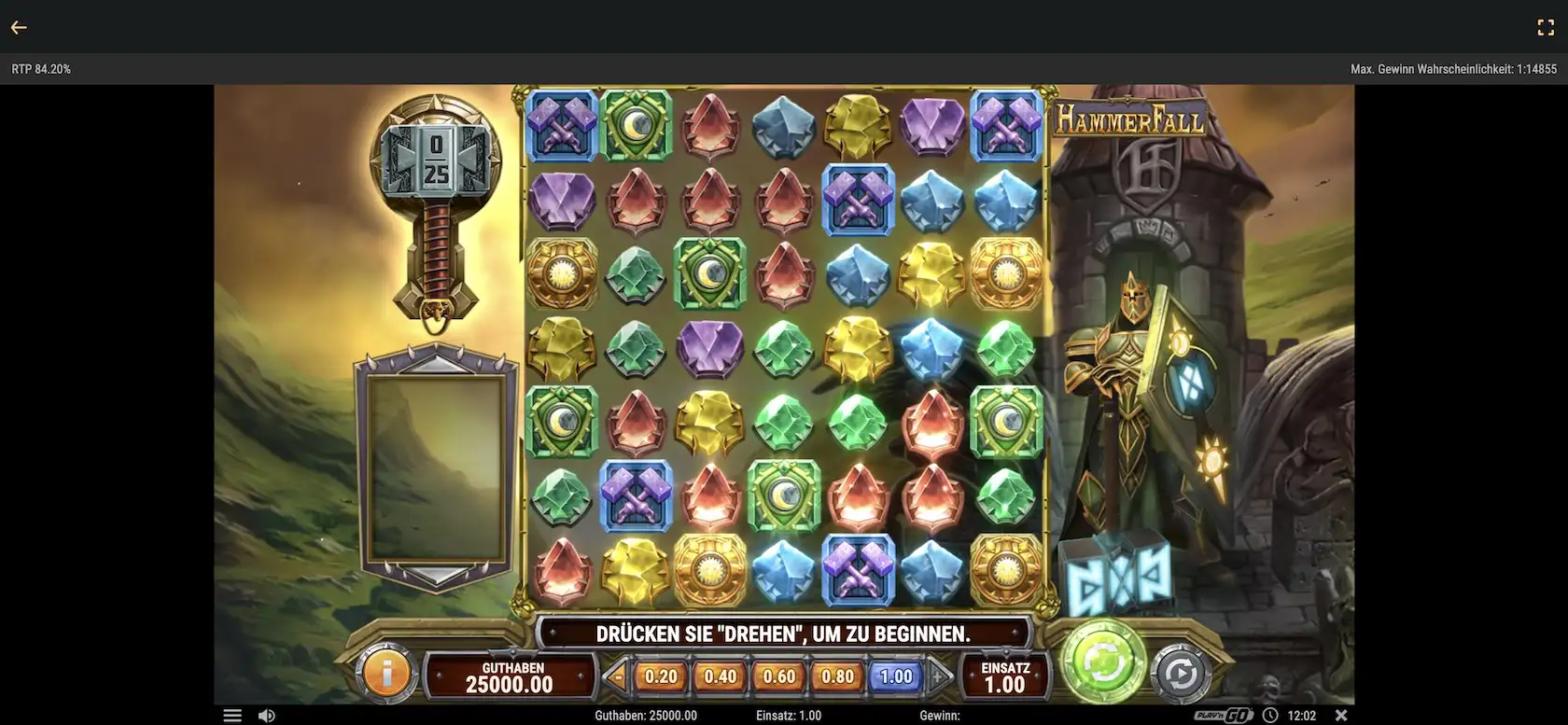Image resolution: width=1568 pixels, height=725 pixels.
Task: Keep the 1.00 bet selected
Action: click(895, 676)
